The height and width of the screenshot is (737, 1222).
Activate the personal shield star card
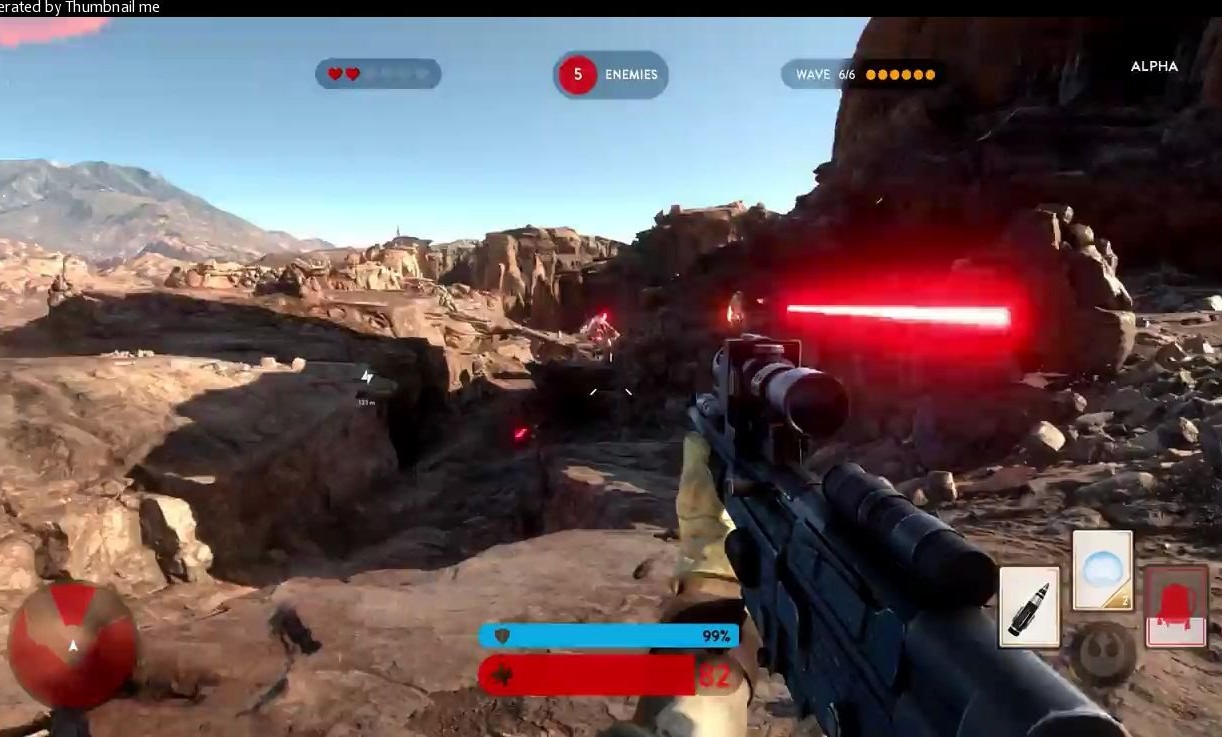pyautogui.click(x=1102, y=569)
